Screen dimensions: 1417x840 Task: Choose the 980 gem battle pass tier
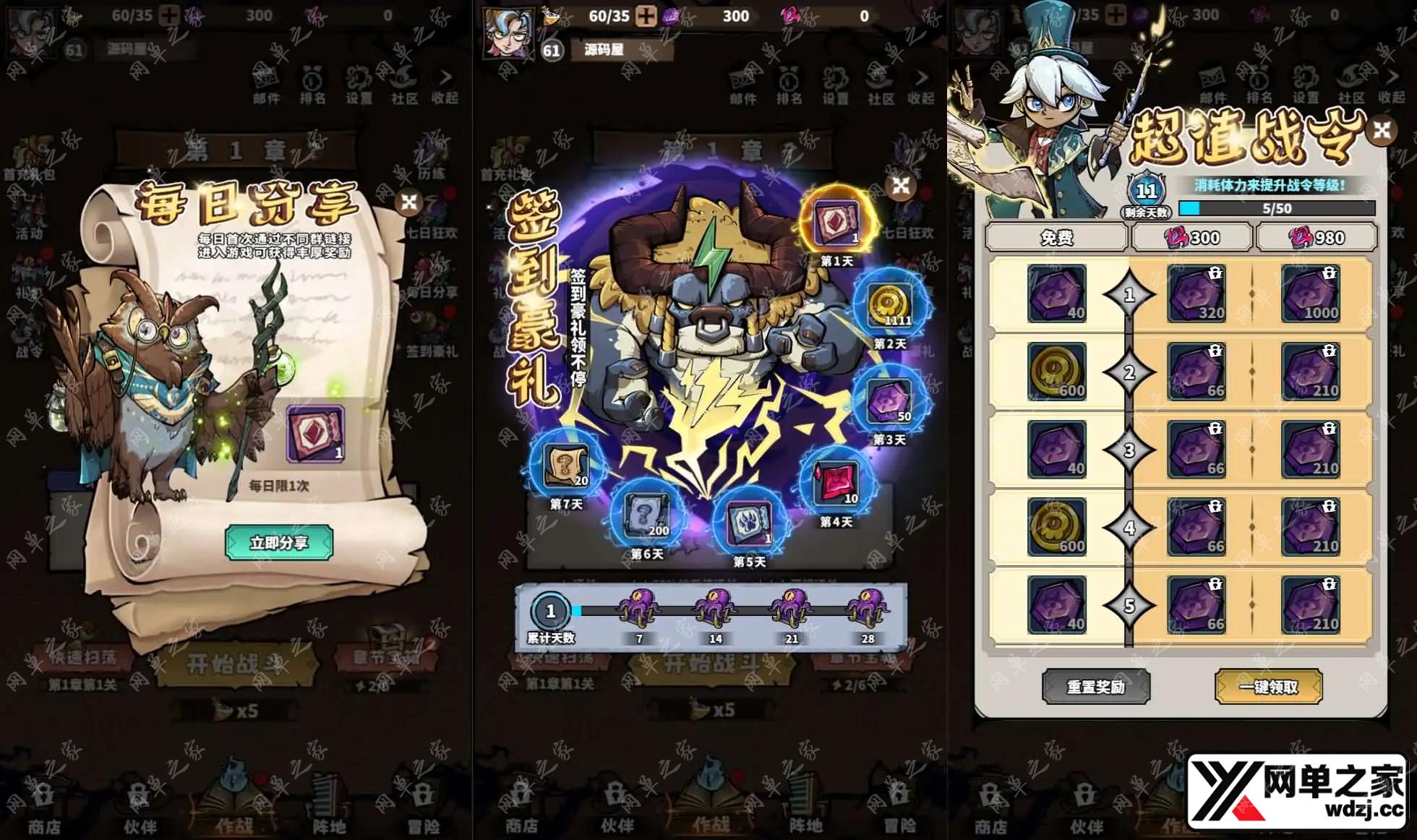(x=1317, y=238)
